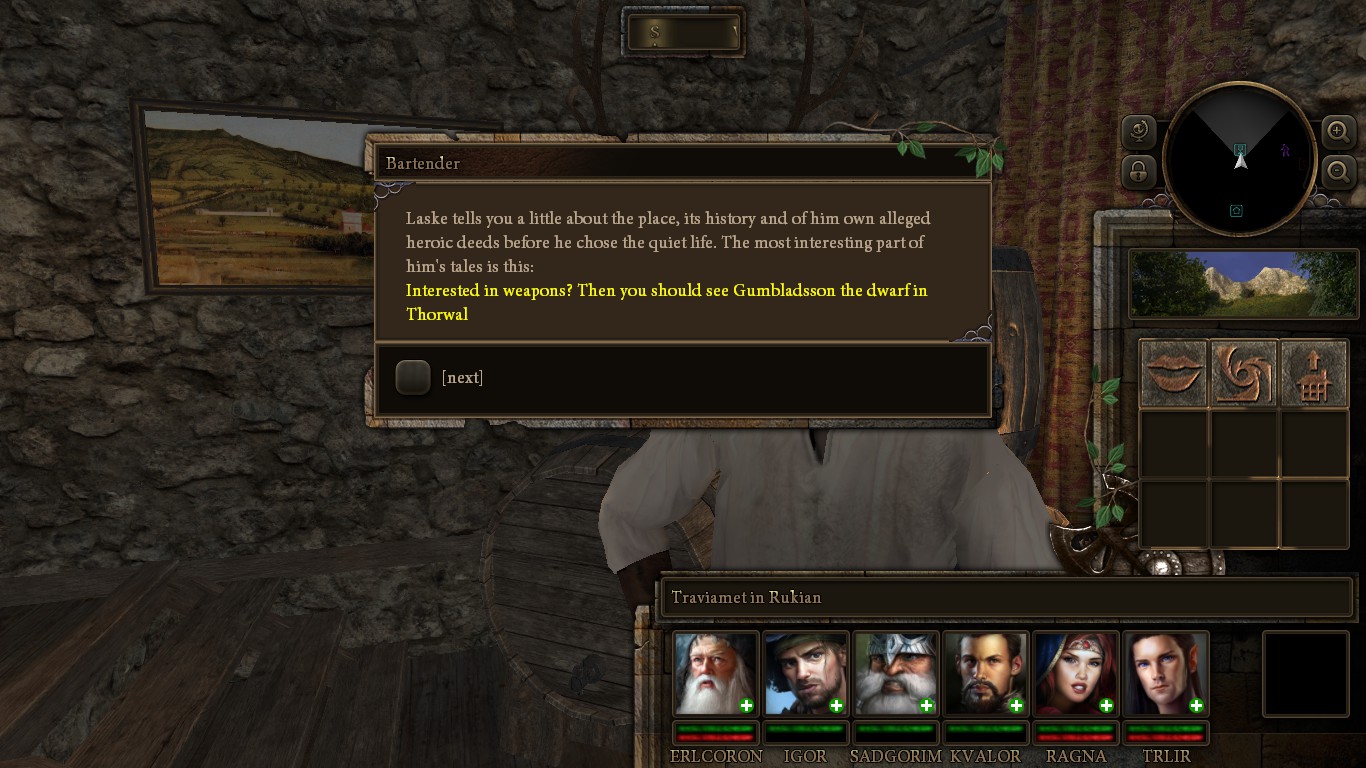
Task: Choose Sadgorim the dwarf's portrait
Action: click(895, 673)
